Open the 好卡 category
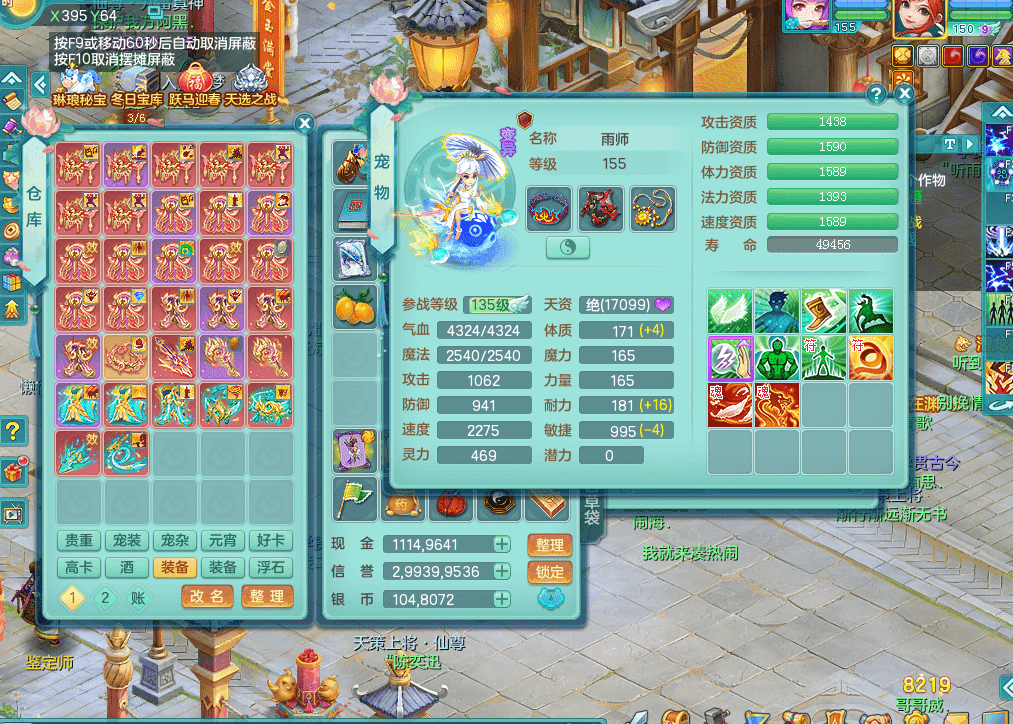The height and width of the screenshot is (724, 1013). (x=270, y=541)
